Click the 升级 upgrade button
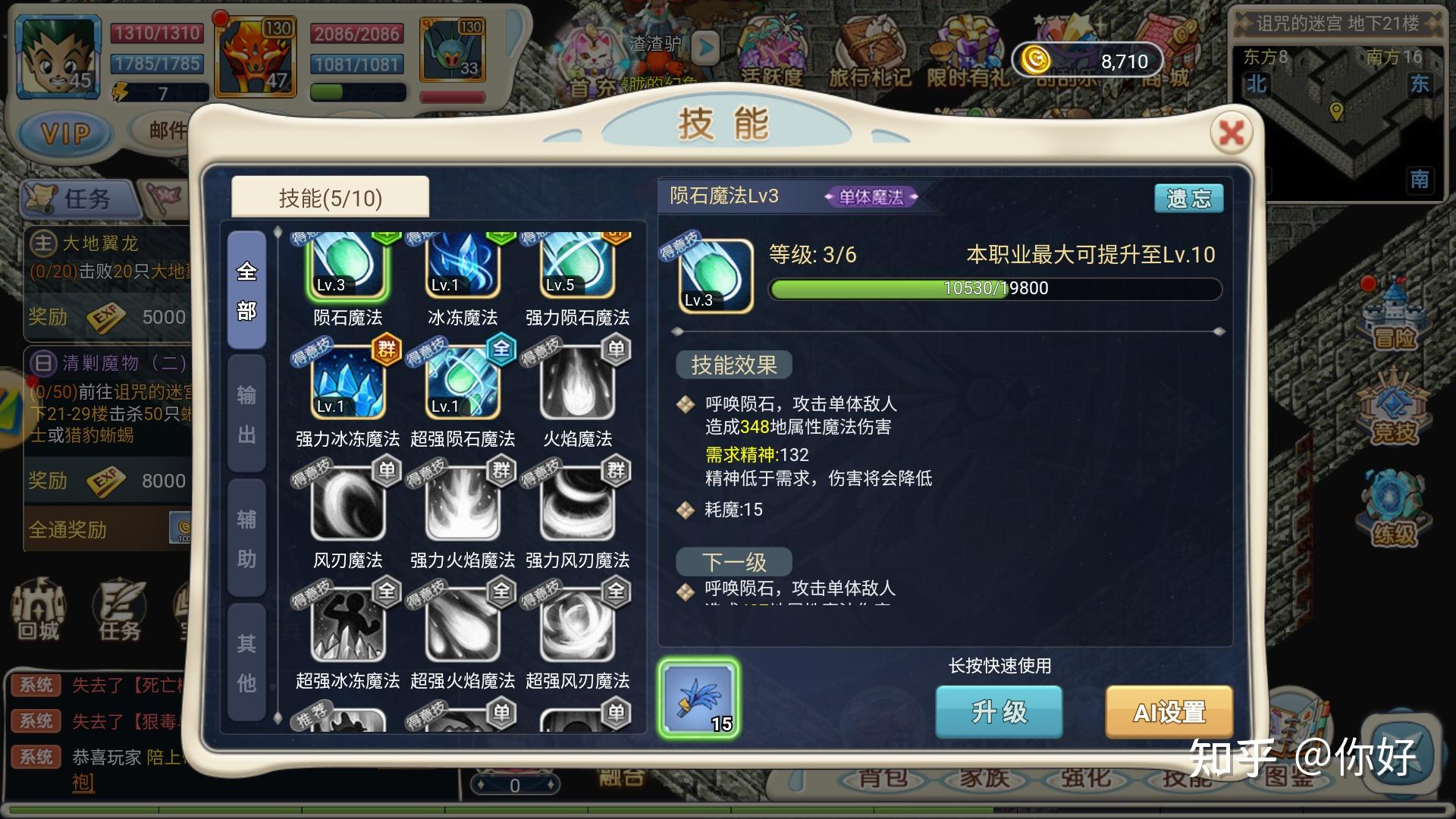1456x819 pixels. point(998,711)
